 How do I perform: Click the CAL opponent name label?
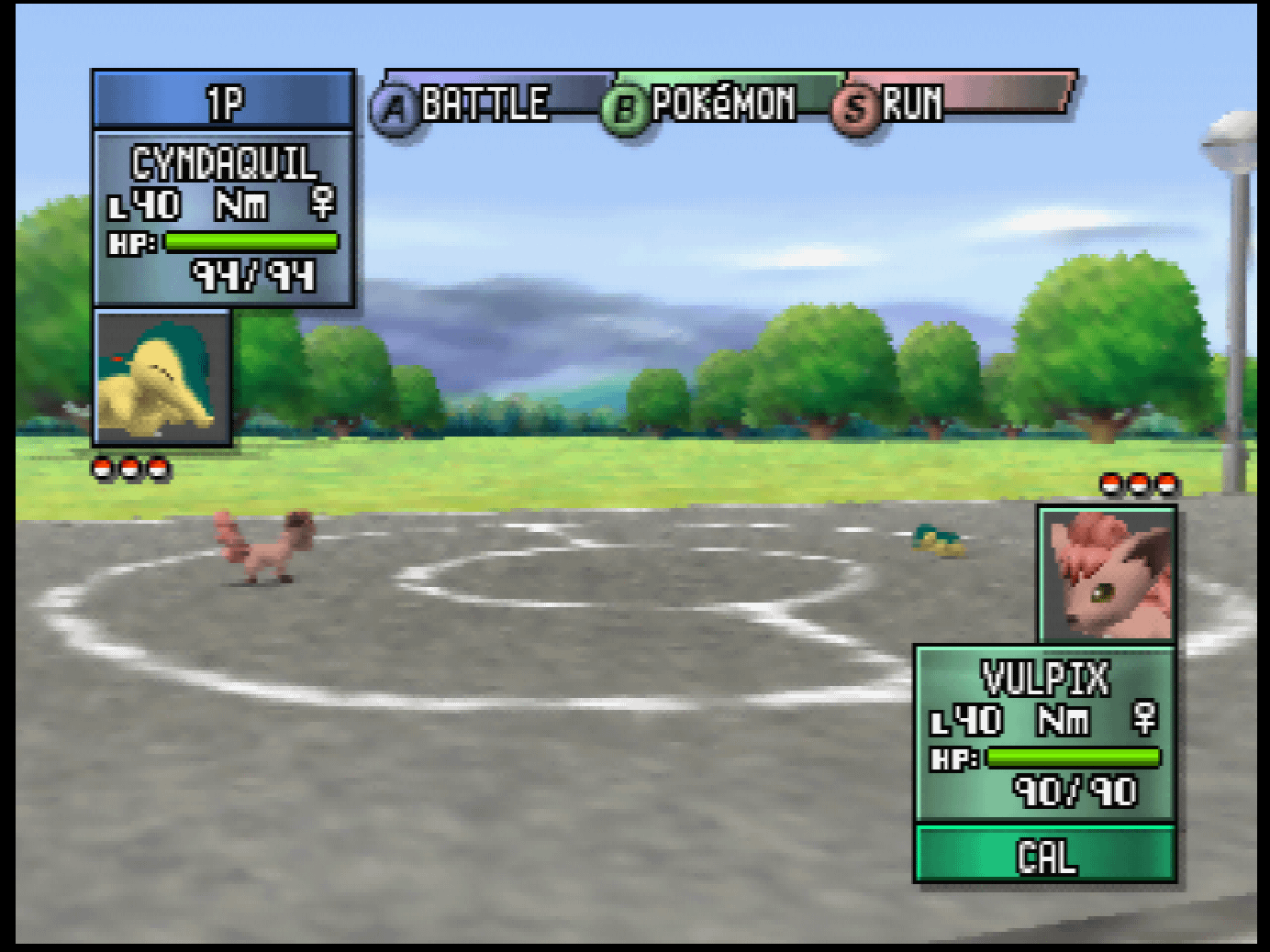(1045, 855)
